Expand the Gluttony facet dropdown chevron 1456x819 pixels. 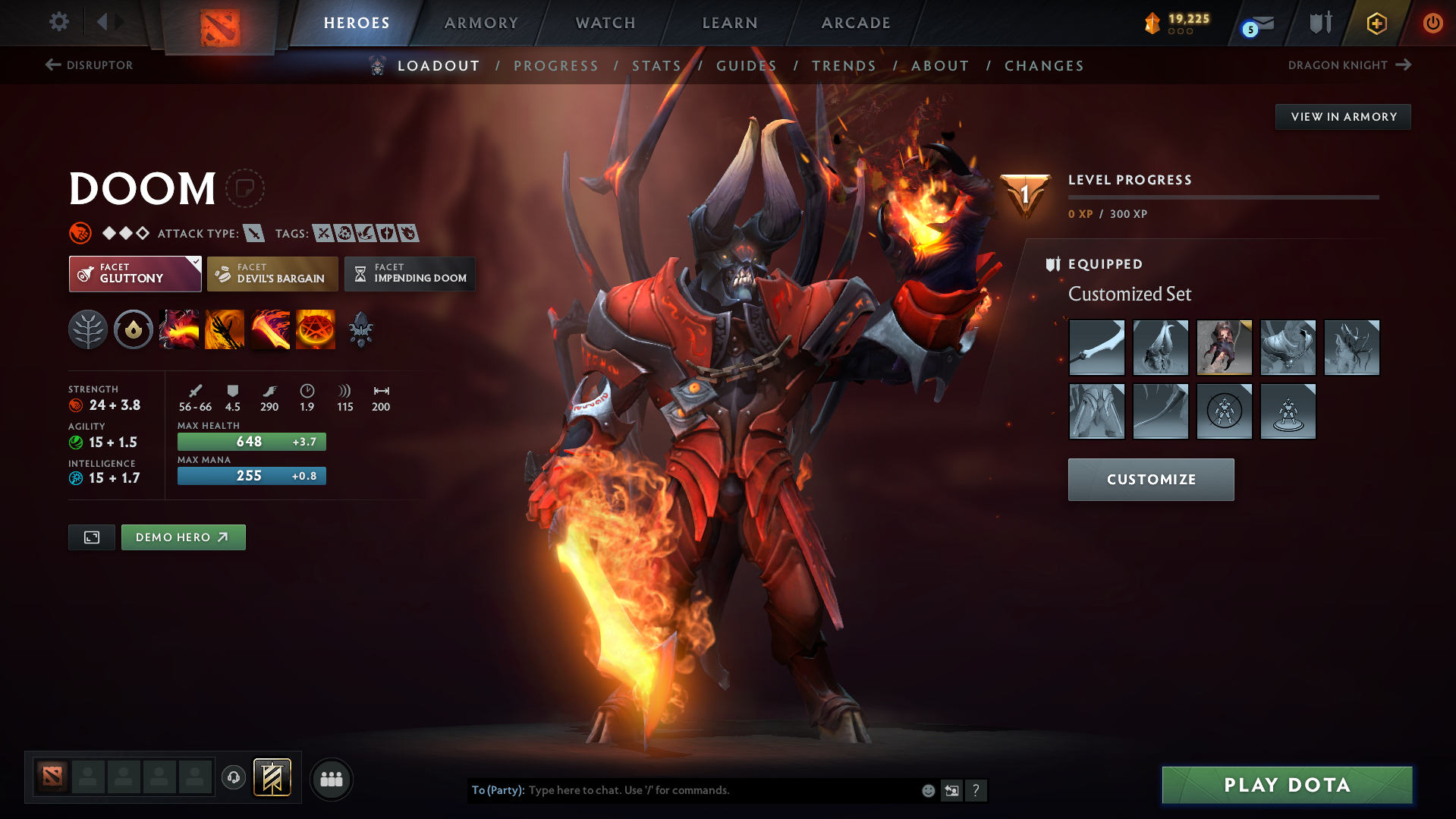[195, 261]
